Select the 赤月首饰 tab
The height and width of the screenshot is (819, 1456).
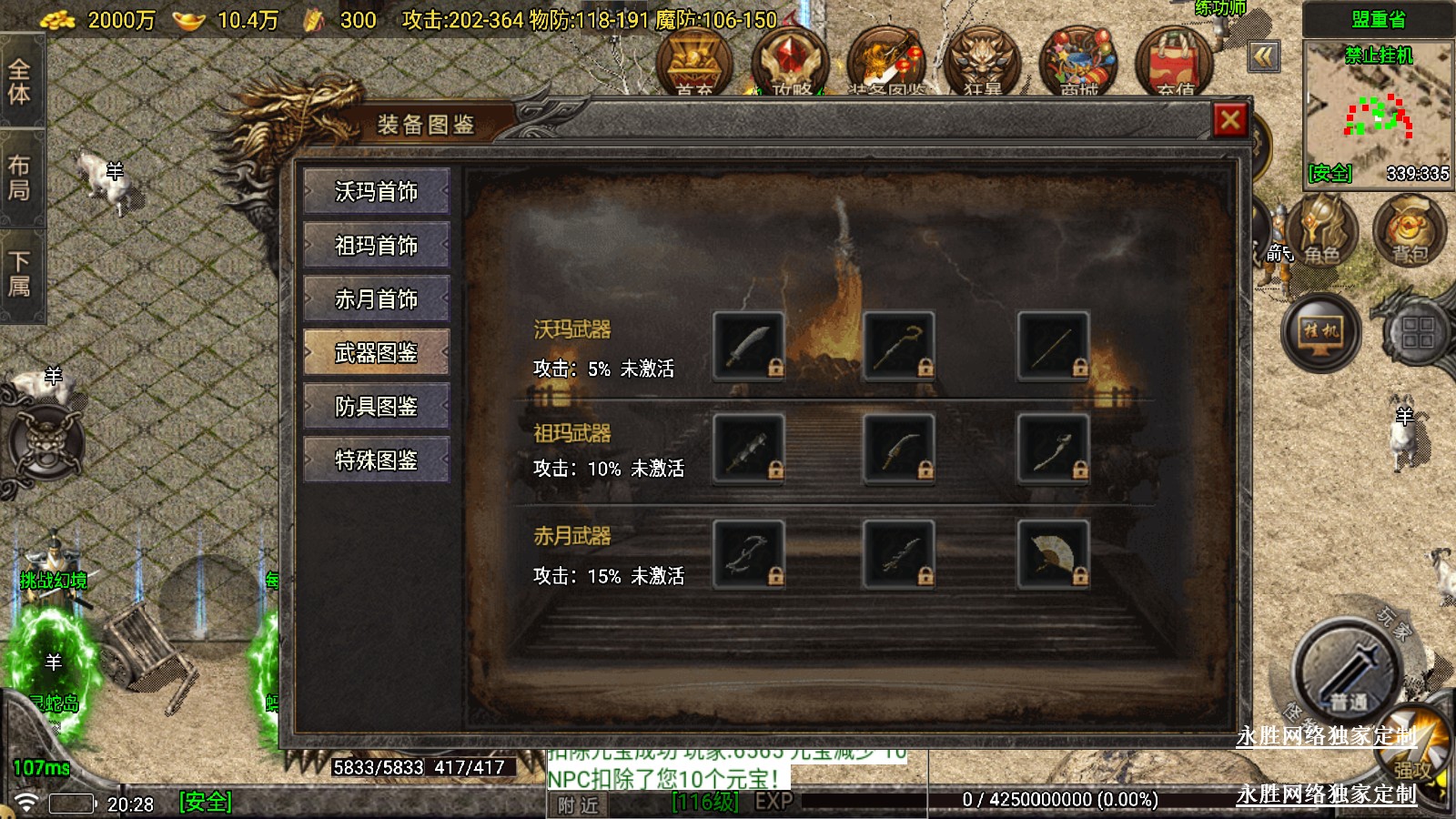tap(376, 299)
